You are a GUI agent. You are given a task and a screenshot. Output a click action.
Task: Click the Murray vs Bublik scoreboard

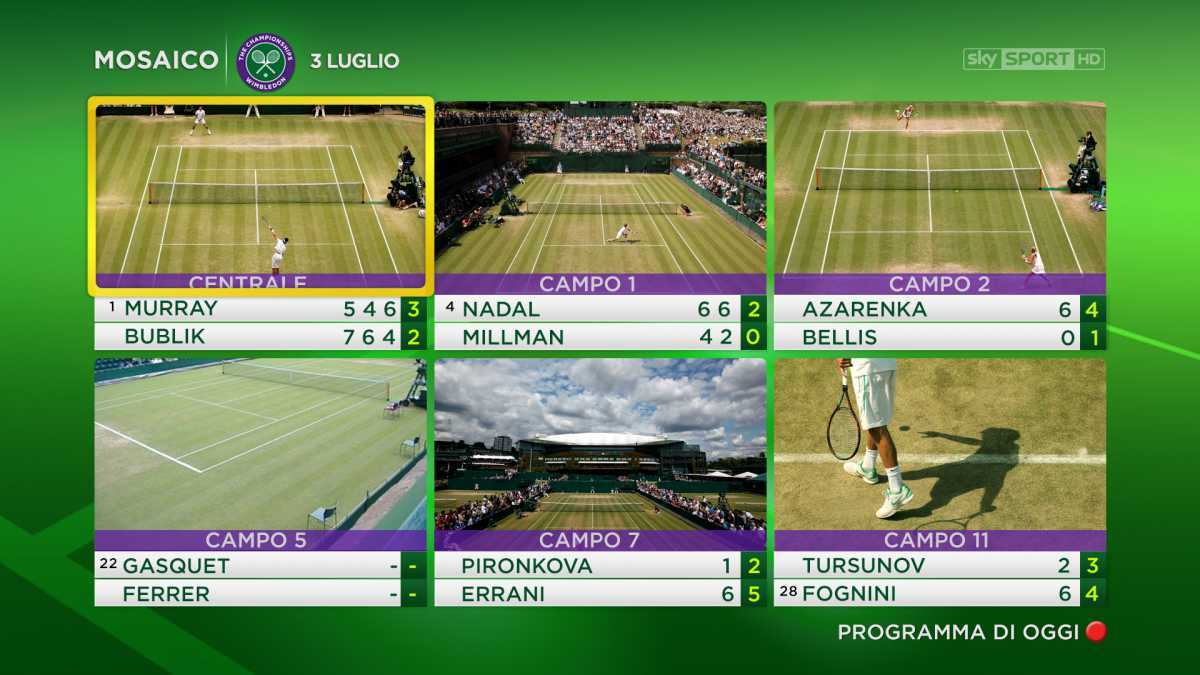[260, 323]
